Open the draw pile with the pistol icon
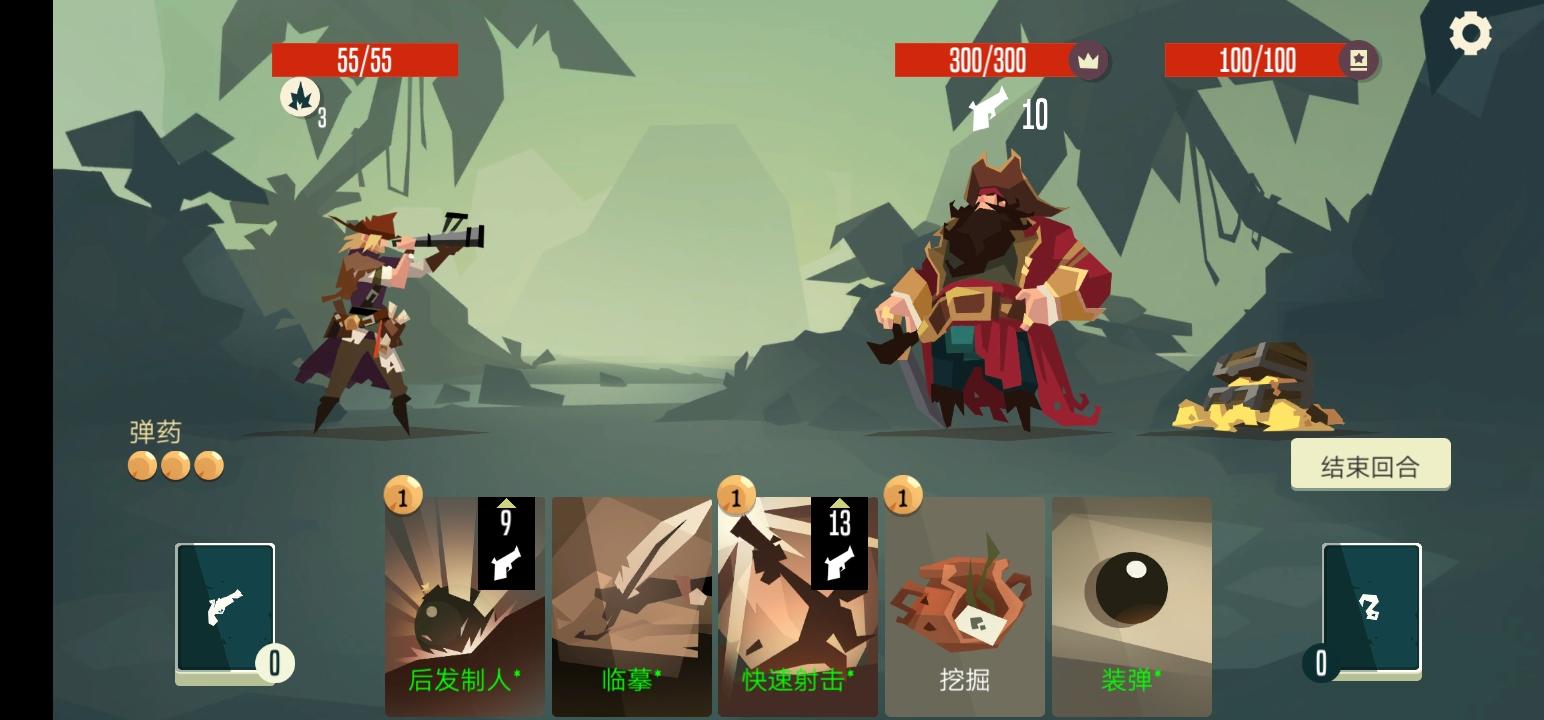 coord(224,608)
